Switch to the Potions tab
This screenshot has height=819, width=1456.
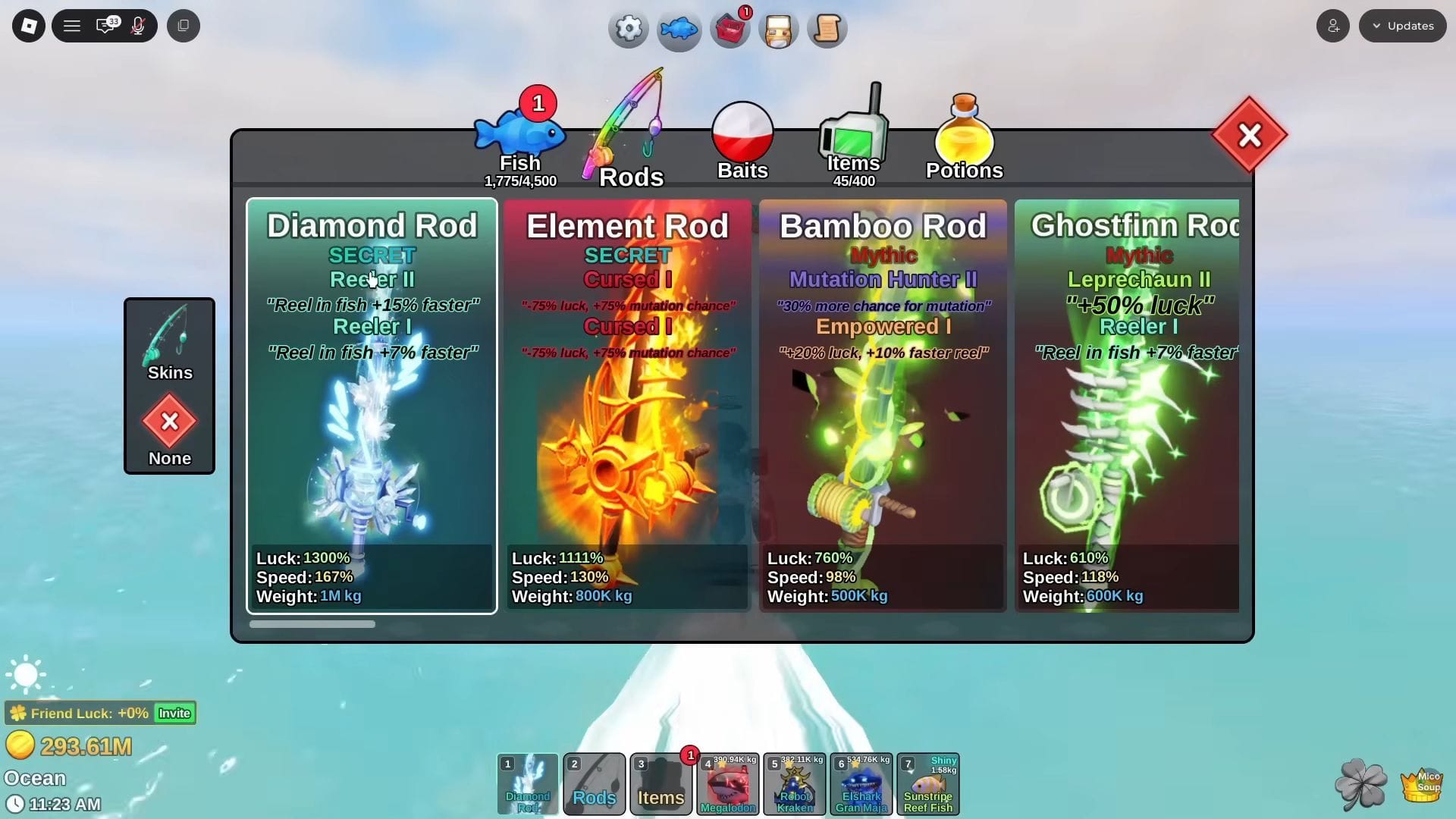point(964,140)
